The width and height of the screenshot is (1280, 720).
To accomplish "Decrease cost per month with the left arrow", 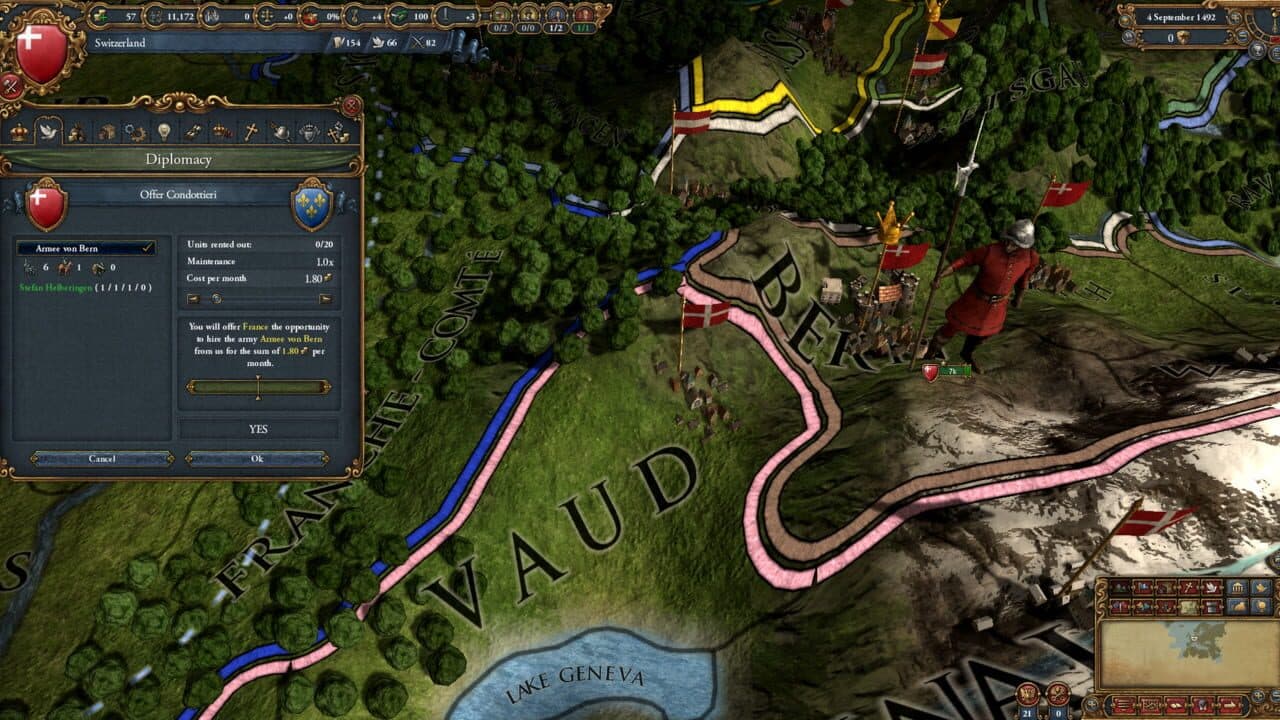I will point(194,298).
